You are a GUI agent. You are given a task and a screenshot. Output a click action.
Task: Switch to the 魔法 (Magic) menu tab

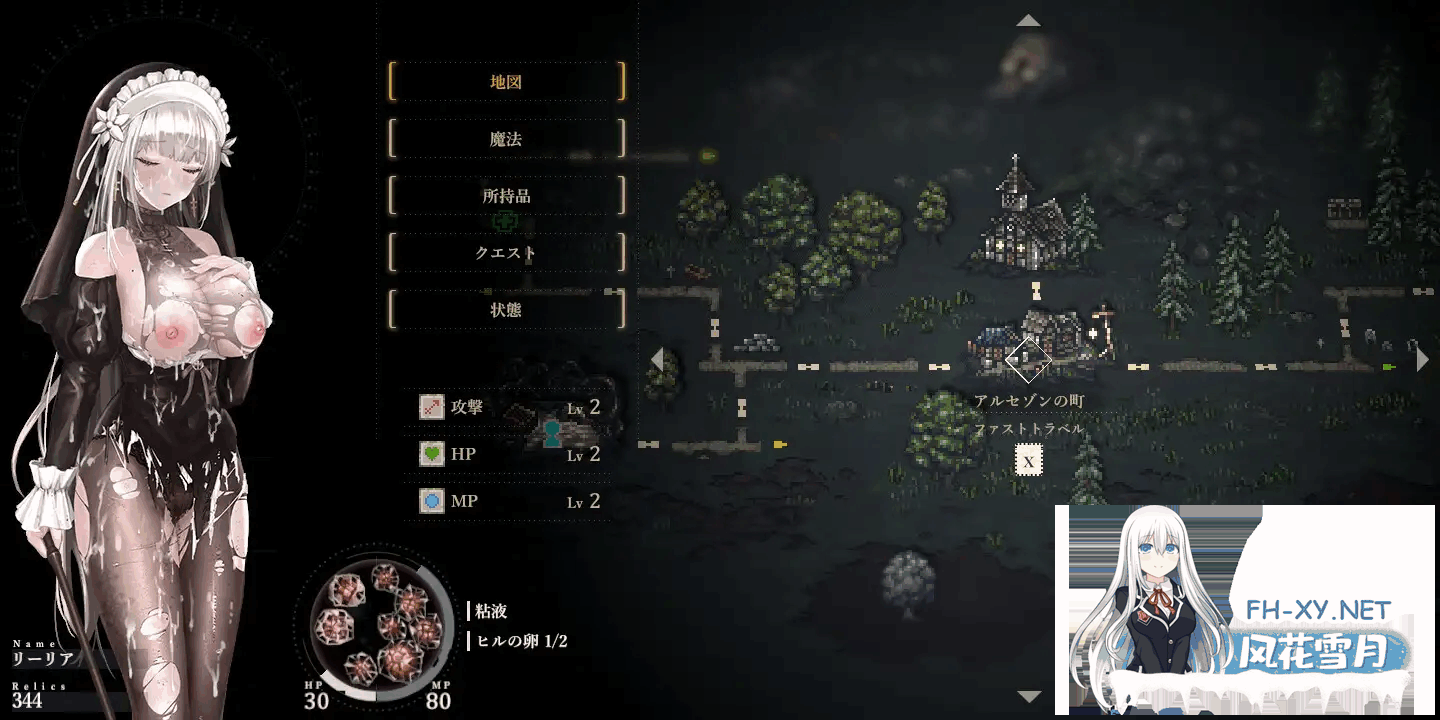pyautogui.click(x=506, y=139)
